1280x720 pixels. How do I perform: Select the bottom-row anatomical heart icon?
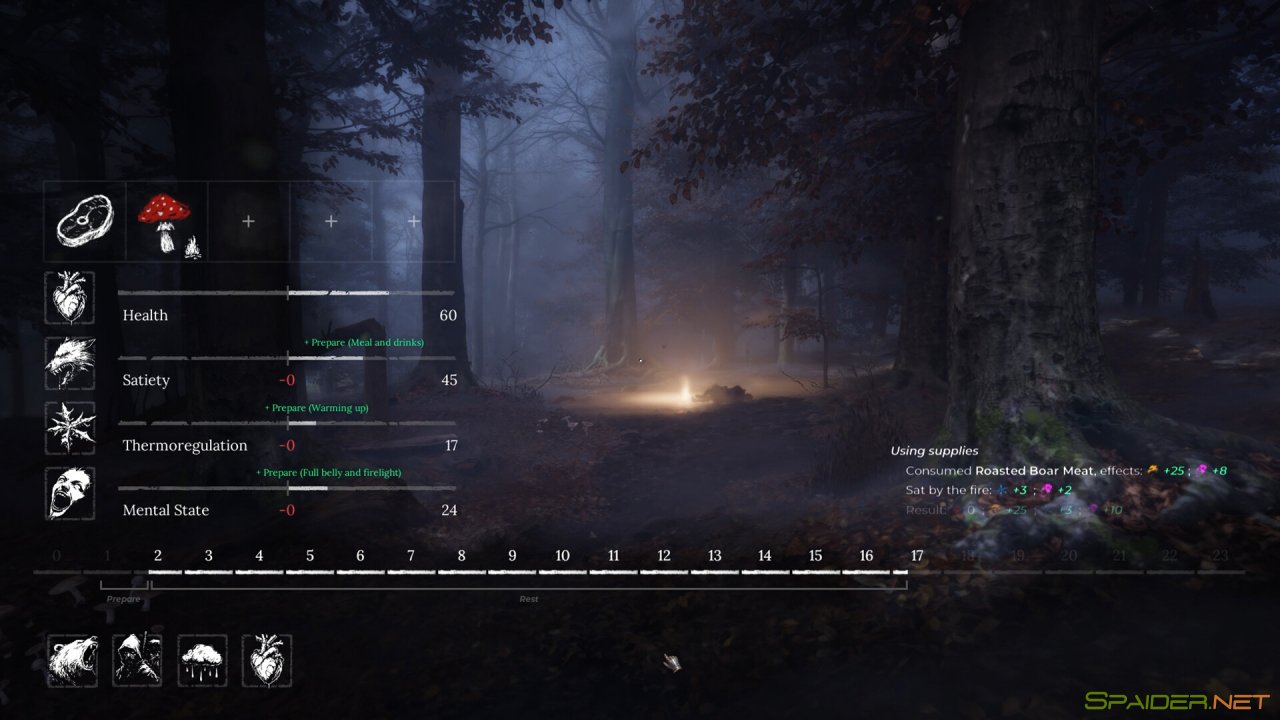point(266,660)
